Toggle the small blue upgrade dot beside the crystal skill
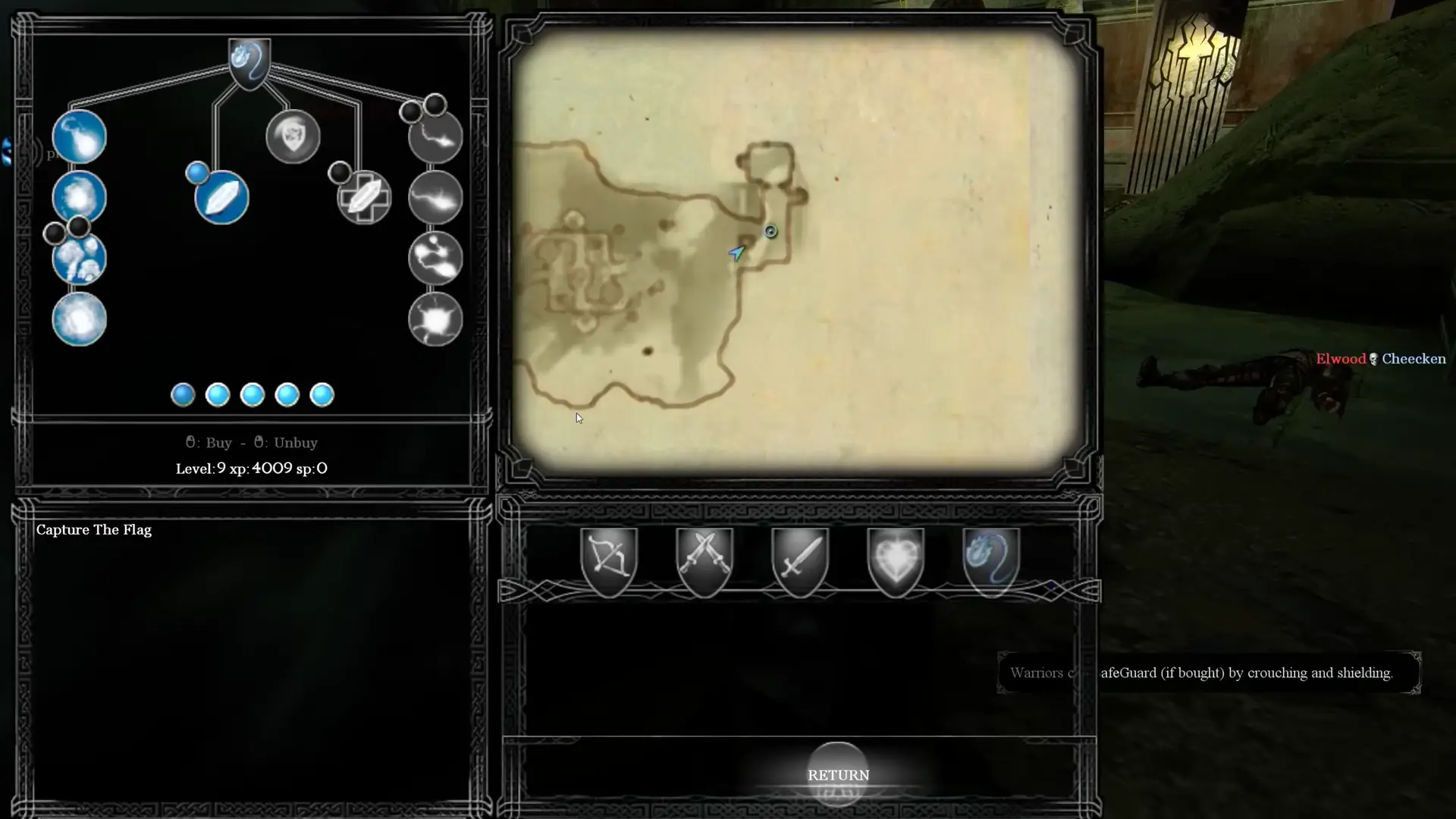Viewport: 1456px width, 819px height. click(198, 173)
